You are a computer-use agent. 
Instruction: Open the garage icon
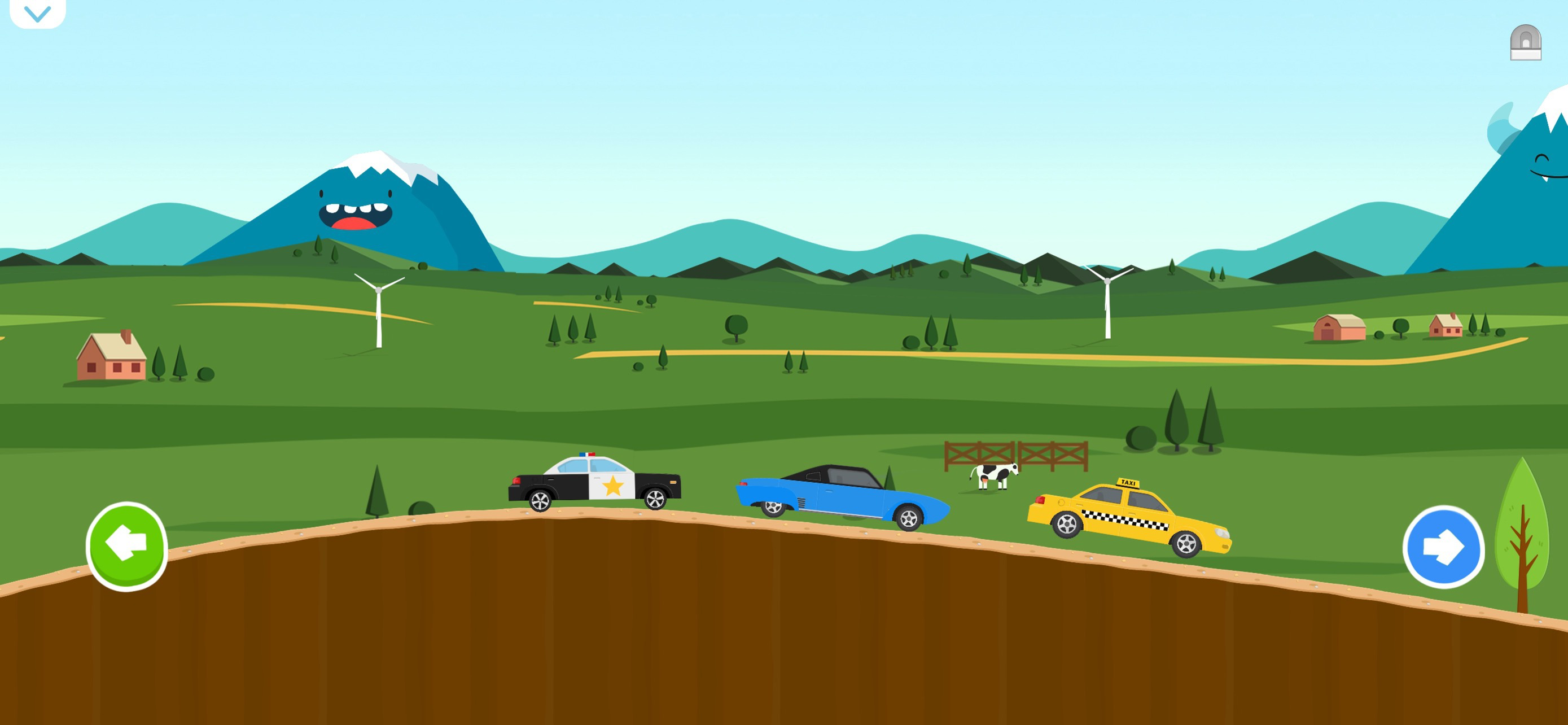[1525, 42]
